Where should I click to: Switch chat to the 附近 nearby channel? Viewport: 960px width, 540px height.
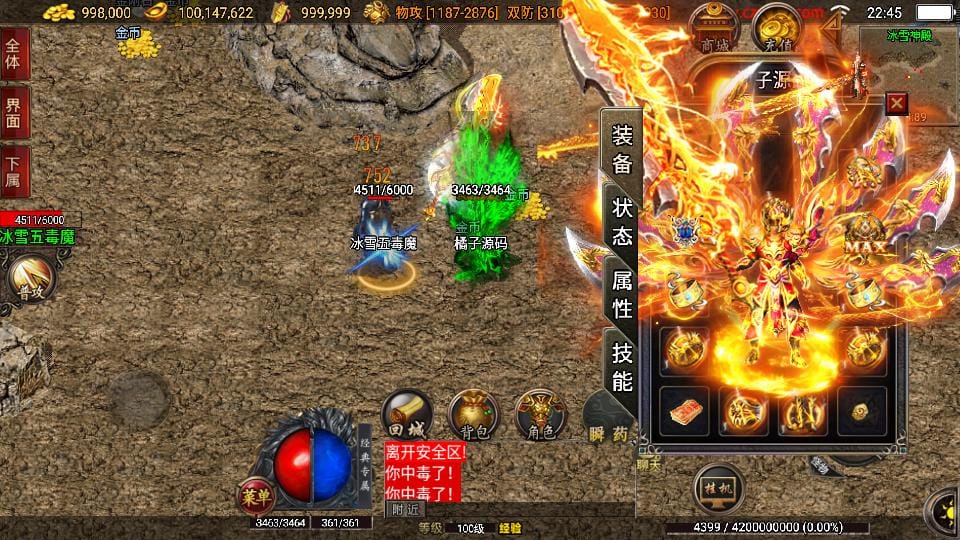pyautogui.click(x=404, y=509)
